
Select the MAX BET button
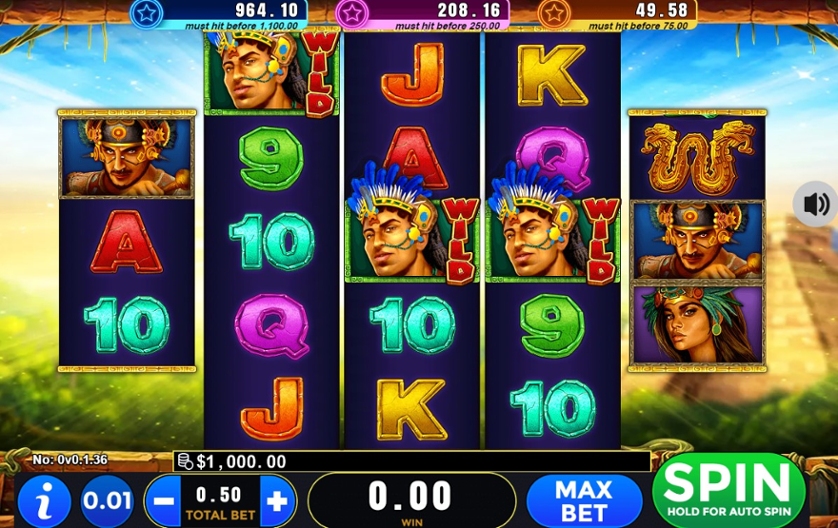tap(583, 499)
